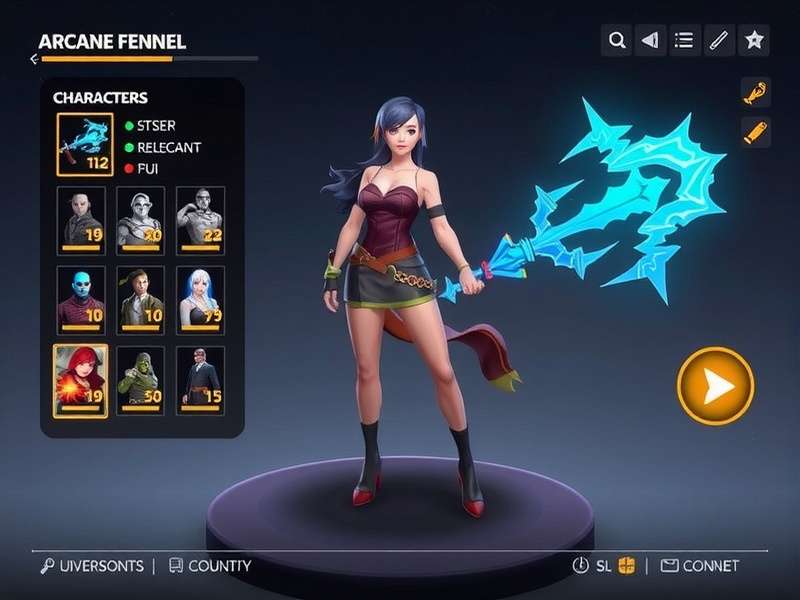Click the star favorites icon

click(753, 40)
